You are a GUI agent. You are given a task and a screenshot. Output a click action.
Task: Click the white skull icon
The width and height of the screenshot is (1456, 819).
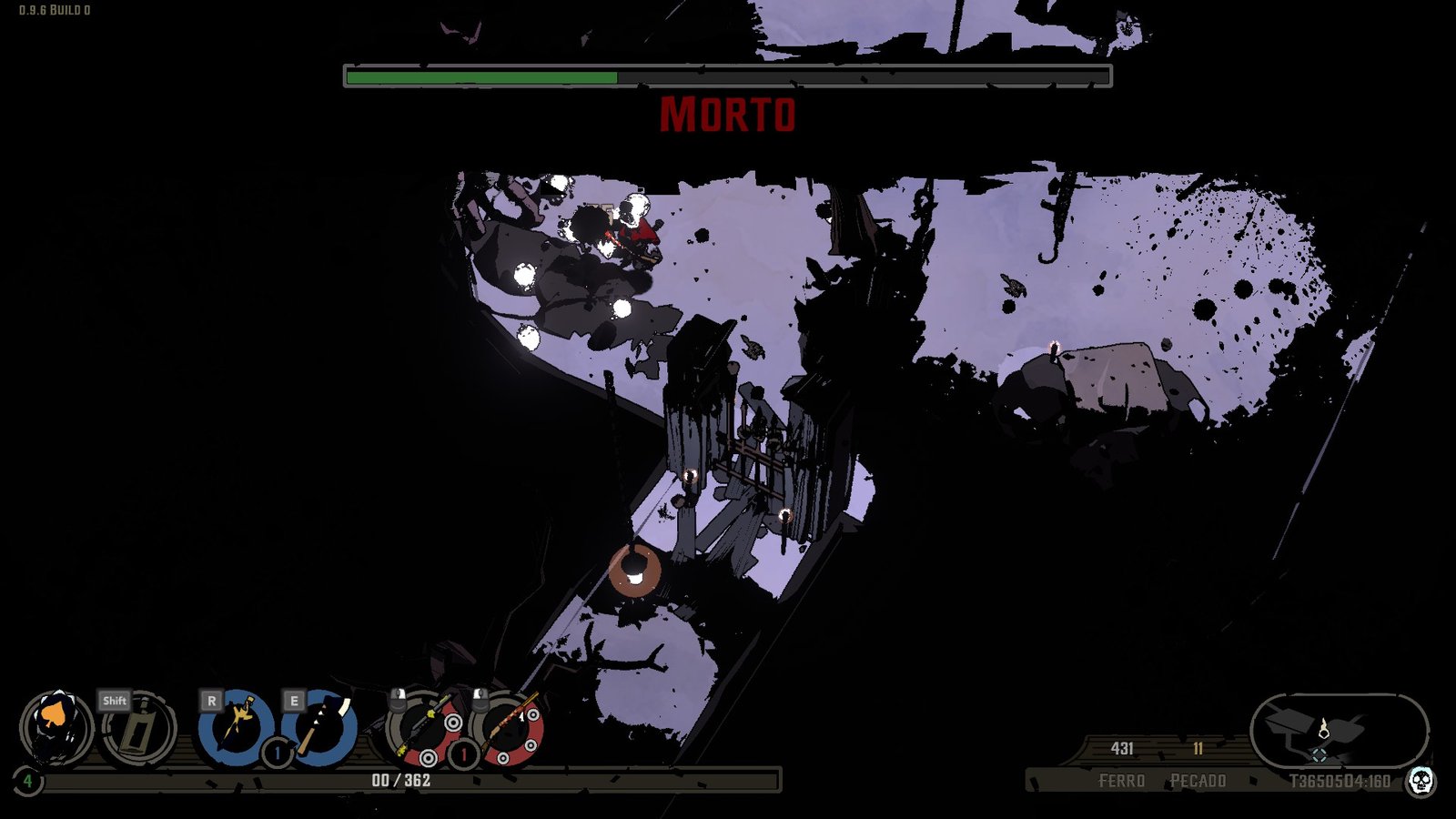(1421, 780)
